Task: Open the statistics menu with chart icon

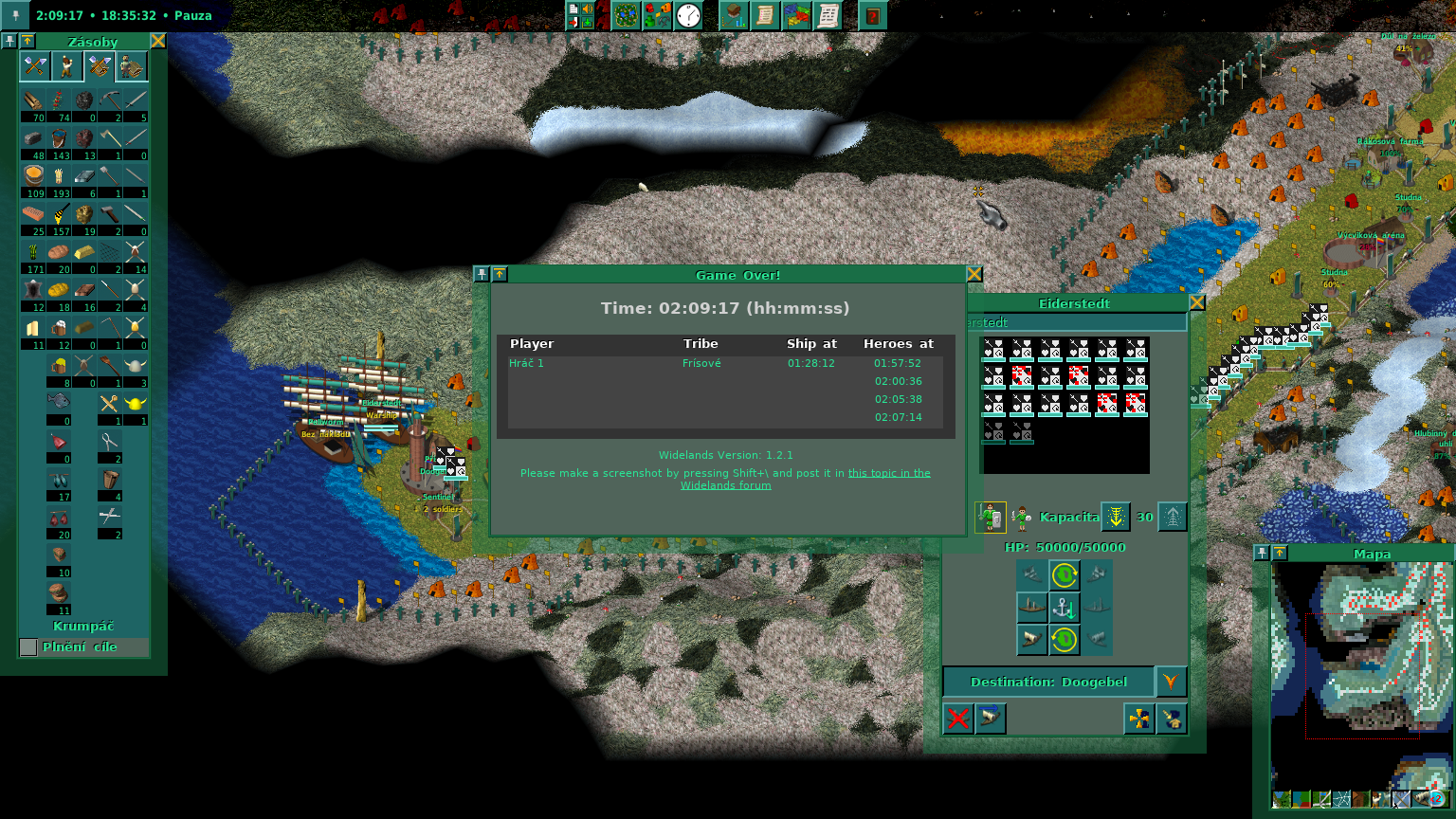Action: pyautogui.click(x=734, y=16)
